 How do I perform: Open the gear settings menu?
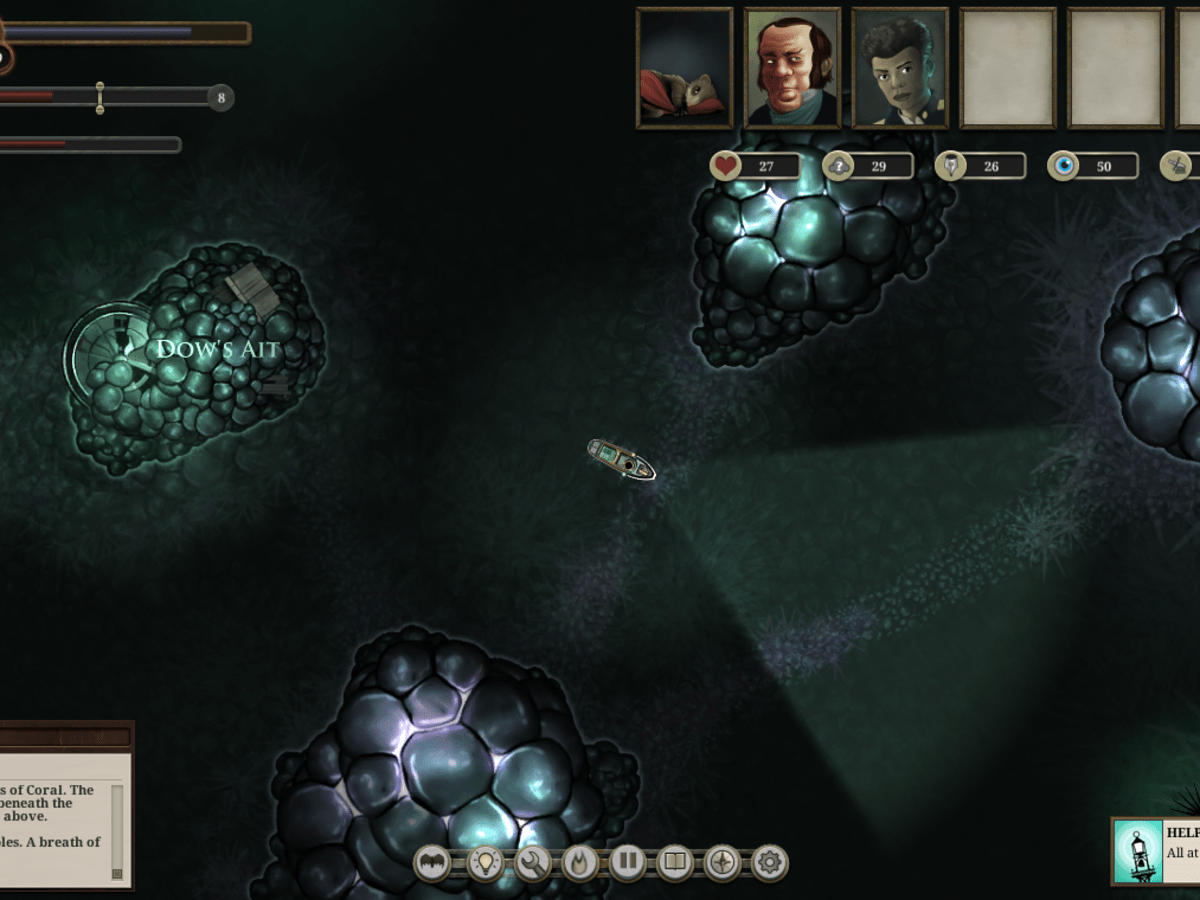coord(769,862)
